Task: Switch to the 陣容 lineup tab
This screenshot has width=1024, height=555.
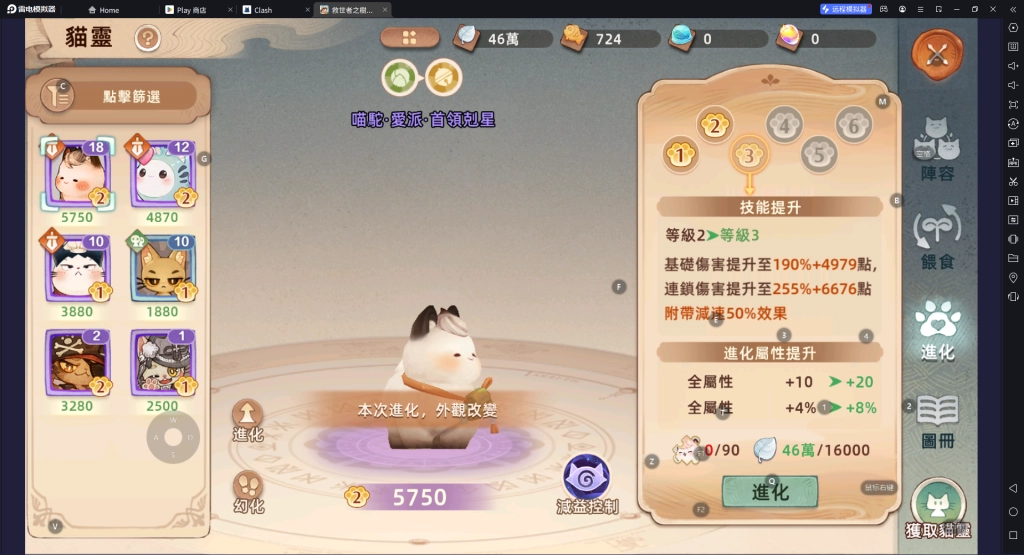Action: 937,150
